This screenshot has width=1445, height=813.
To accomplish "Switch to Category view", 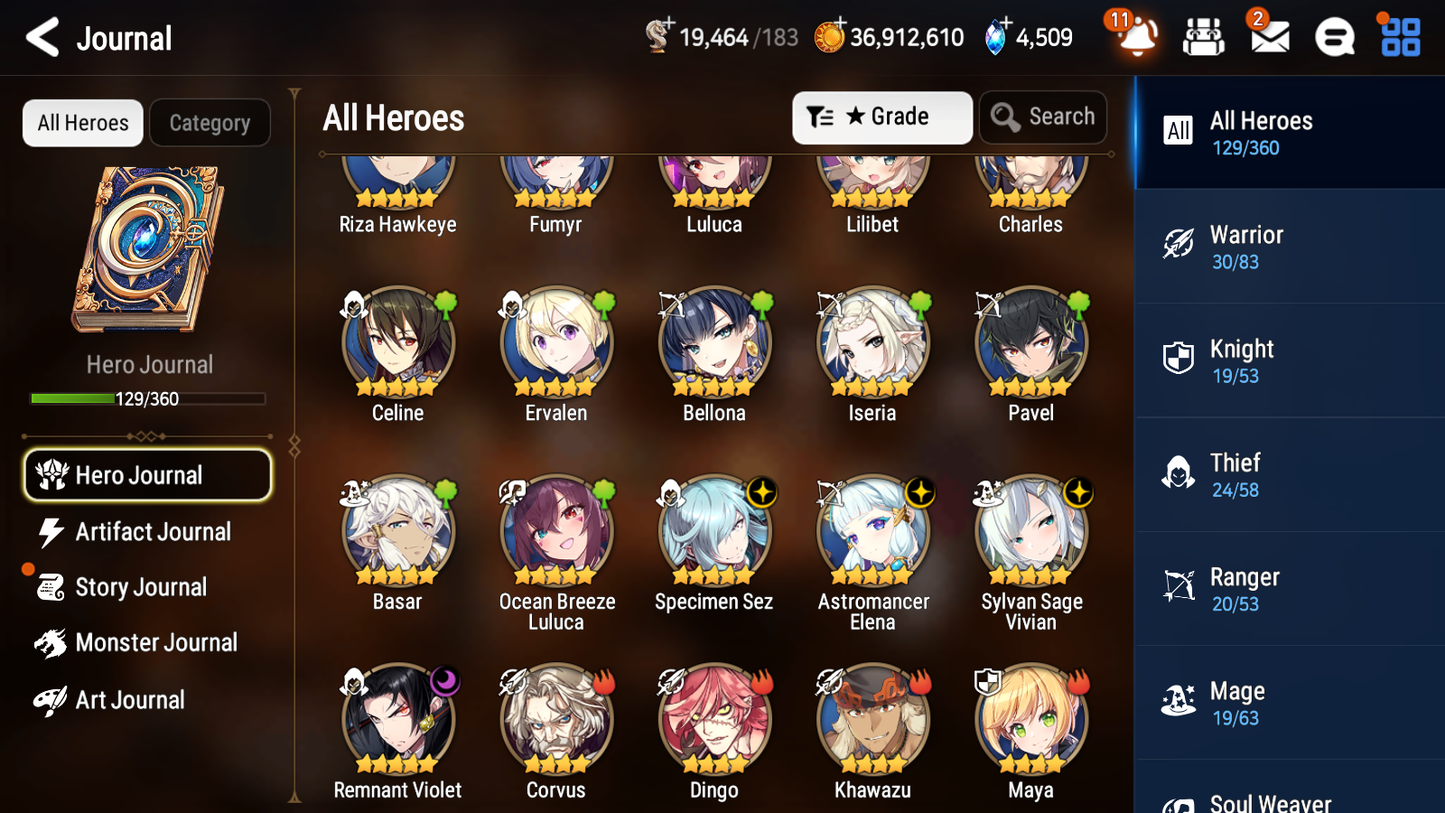I will tap(210, 123).
